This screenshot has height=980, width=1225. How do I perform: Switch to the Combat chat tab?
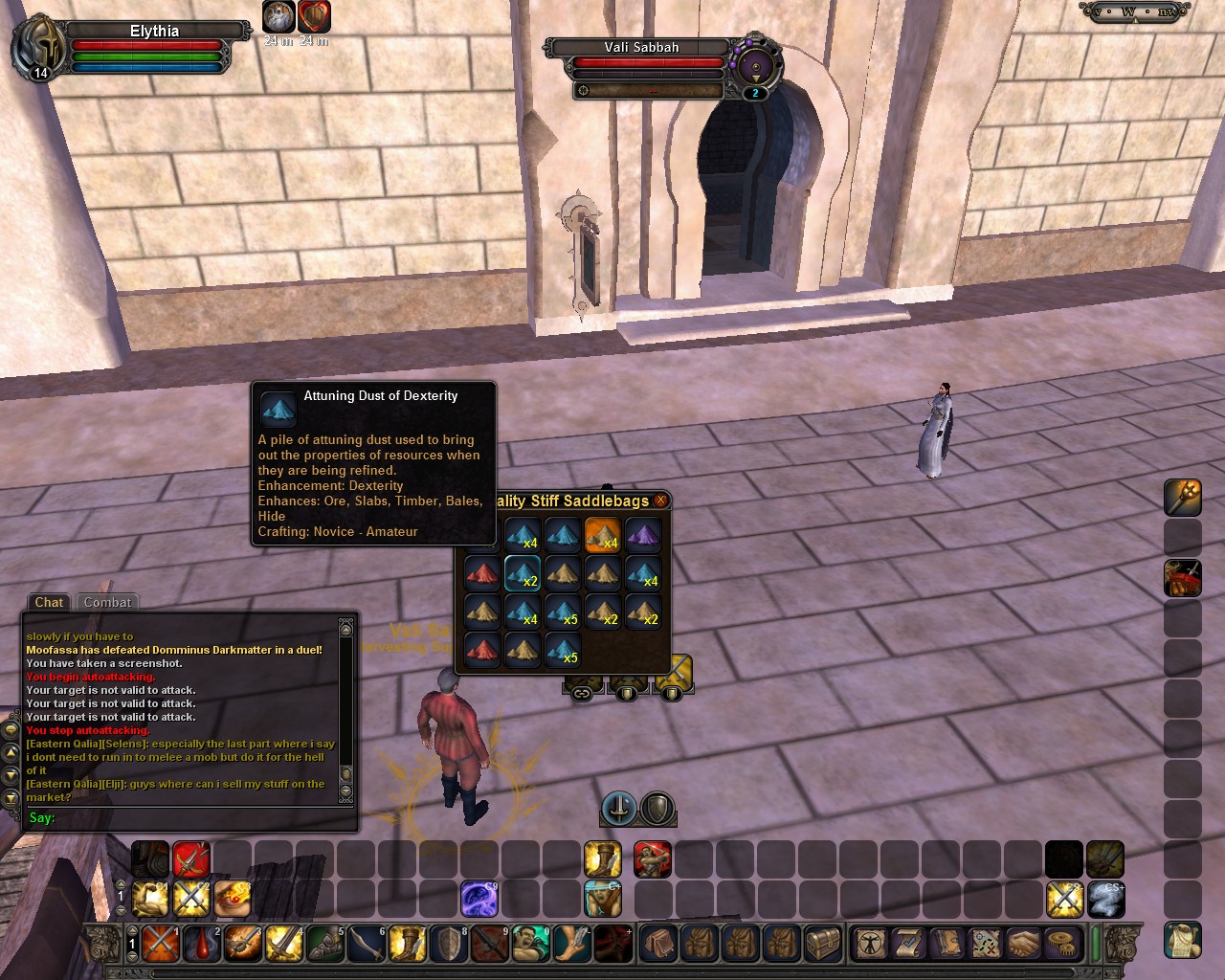click(x=107, y=602)
